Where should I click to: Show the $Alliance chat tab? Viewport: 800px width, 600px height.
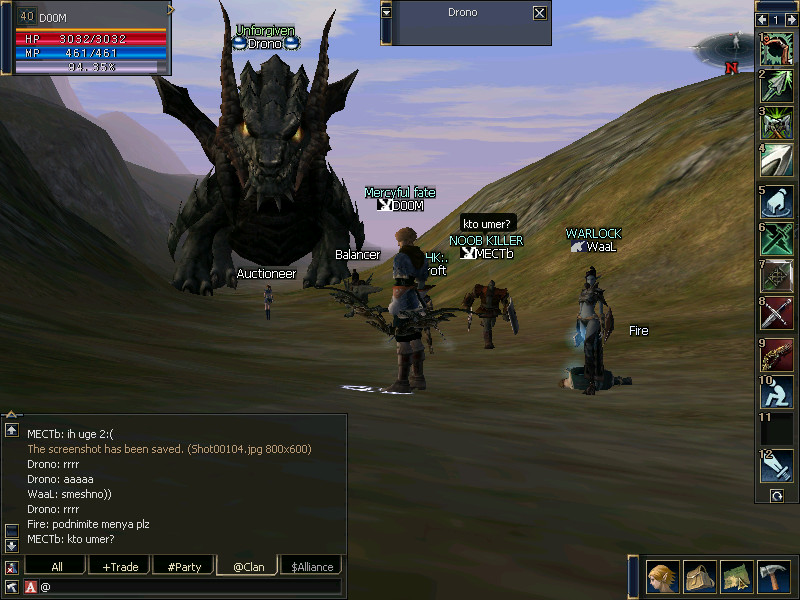pos(311,567)
